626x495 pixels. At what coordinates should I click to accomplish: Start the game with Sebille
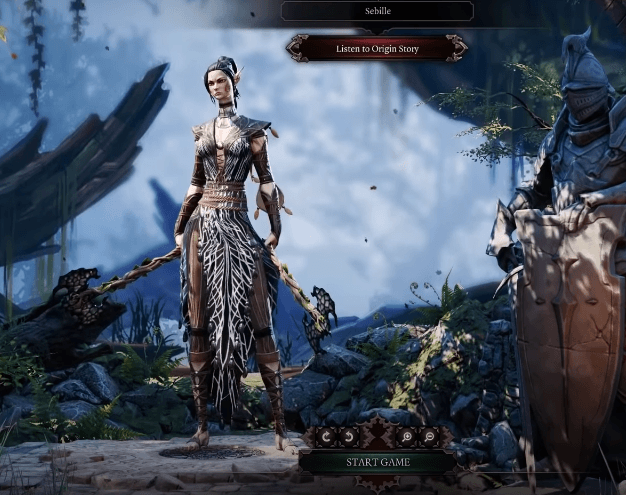377,462
